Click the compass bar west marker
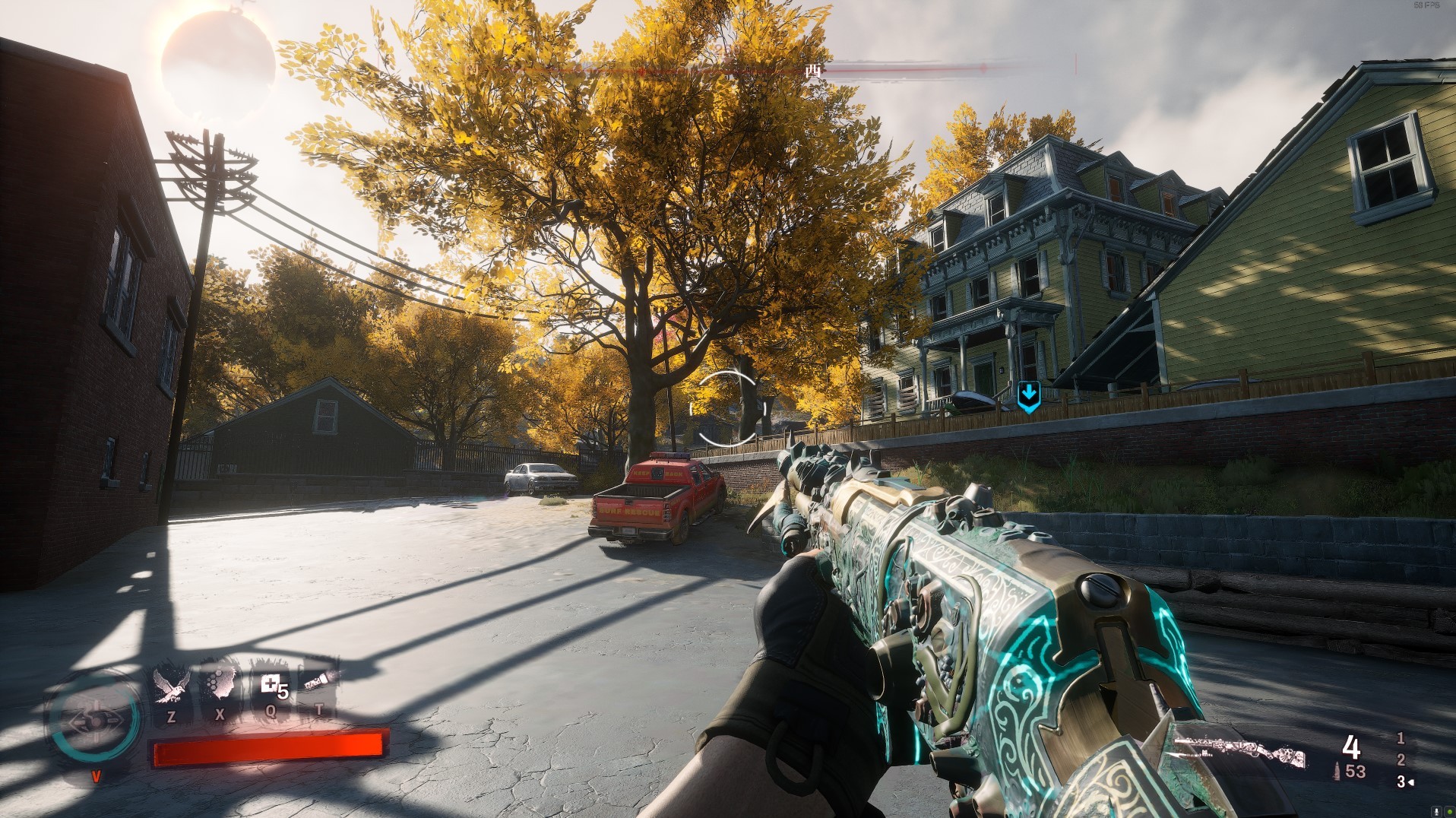Viewport: 1456px width, 818px height. pos(813,71)
